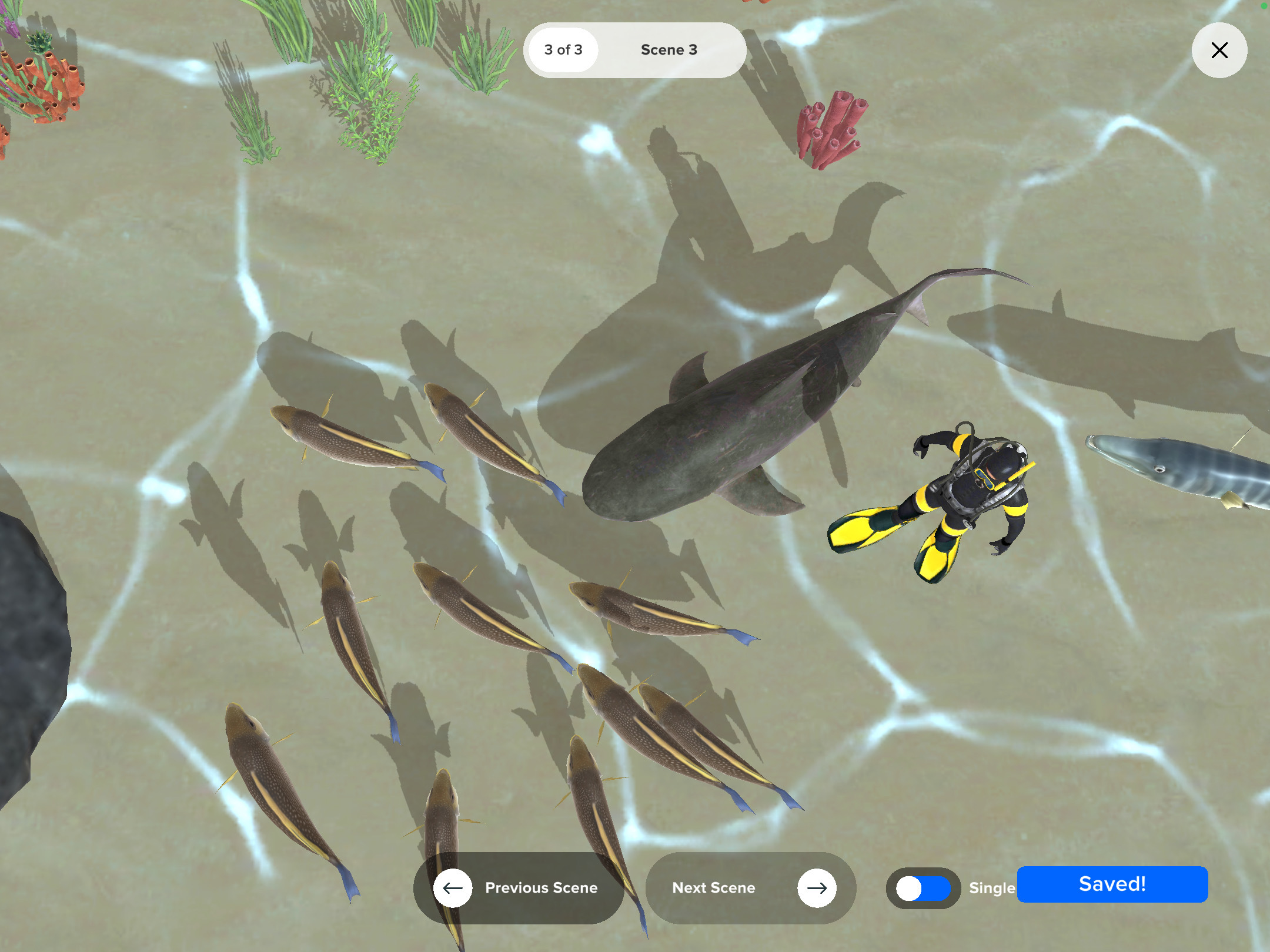Go to the Previous Scene
1270x952 pixels.
click(x=519, y=887)
